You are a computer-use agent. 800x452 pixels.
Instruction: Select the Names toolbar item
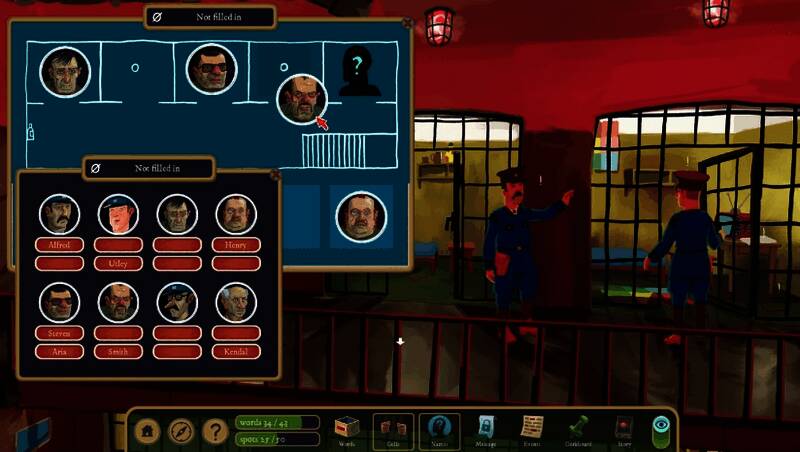pos(439,429)
